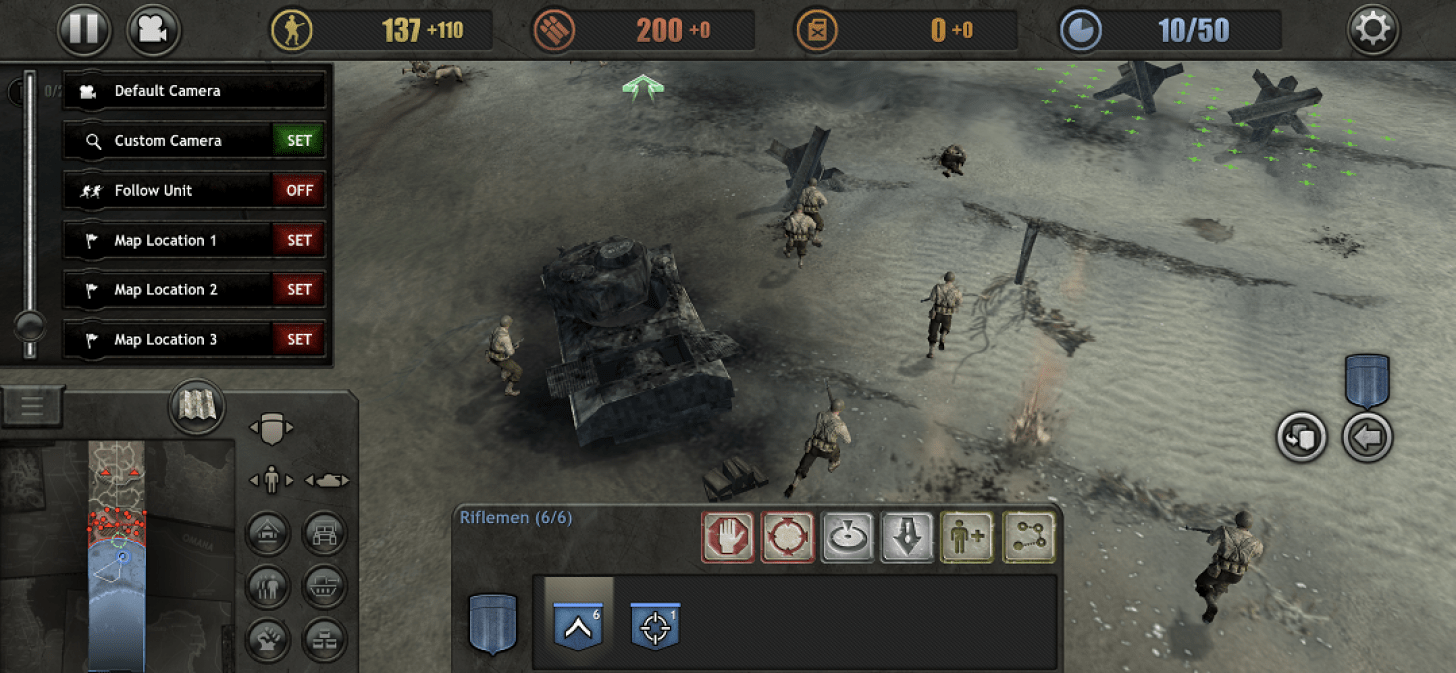
Task: Open the tactical map with folded-map button
Action: (196, 407)
